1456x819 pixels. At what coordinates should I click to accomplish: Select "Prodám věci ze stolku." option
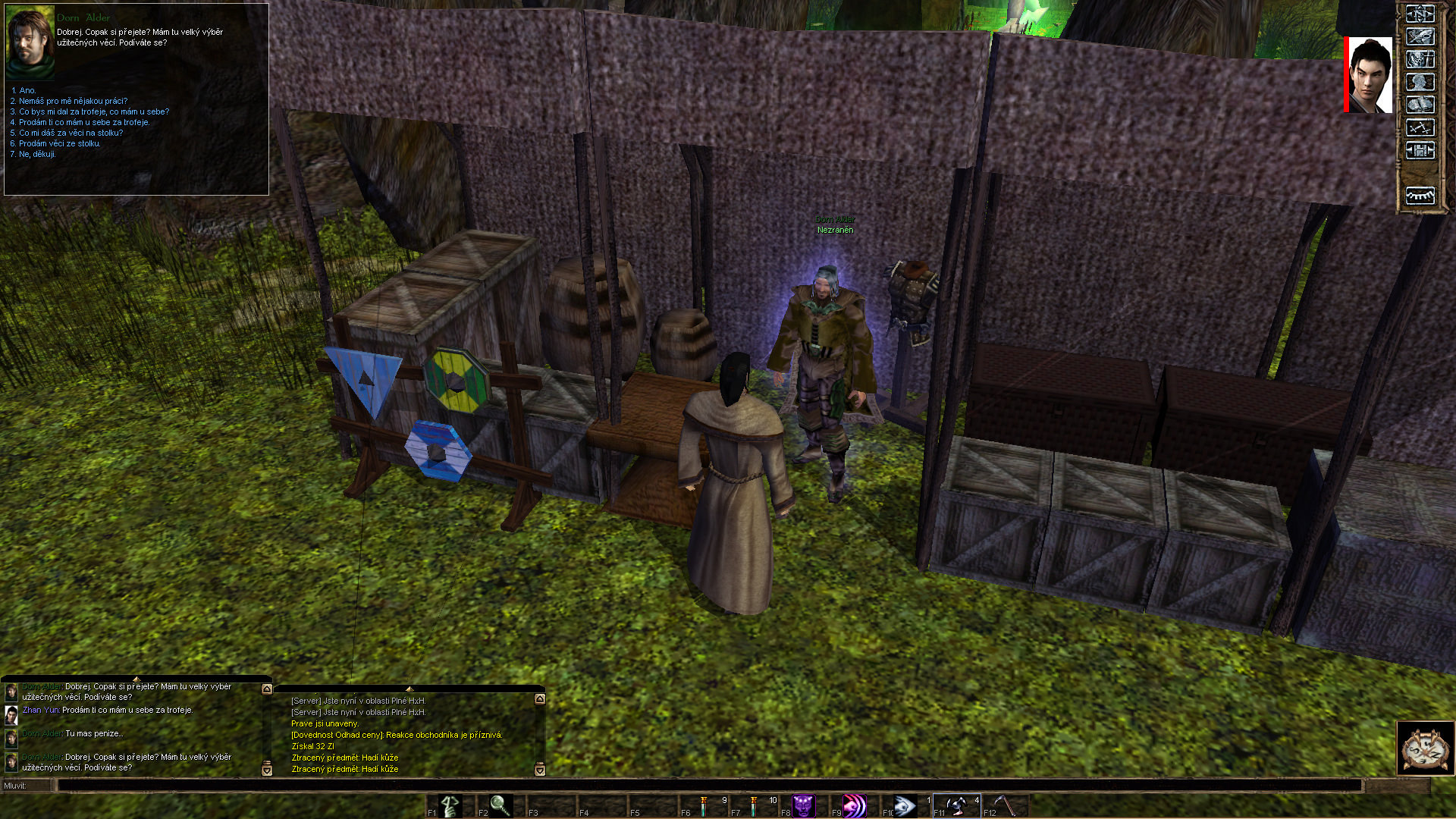(59, 143)
